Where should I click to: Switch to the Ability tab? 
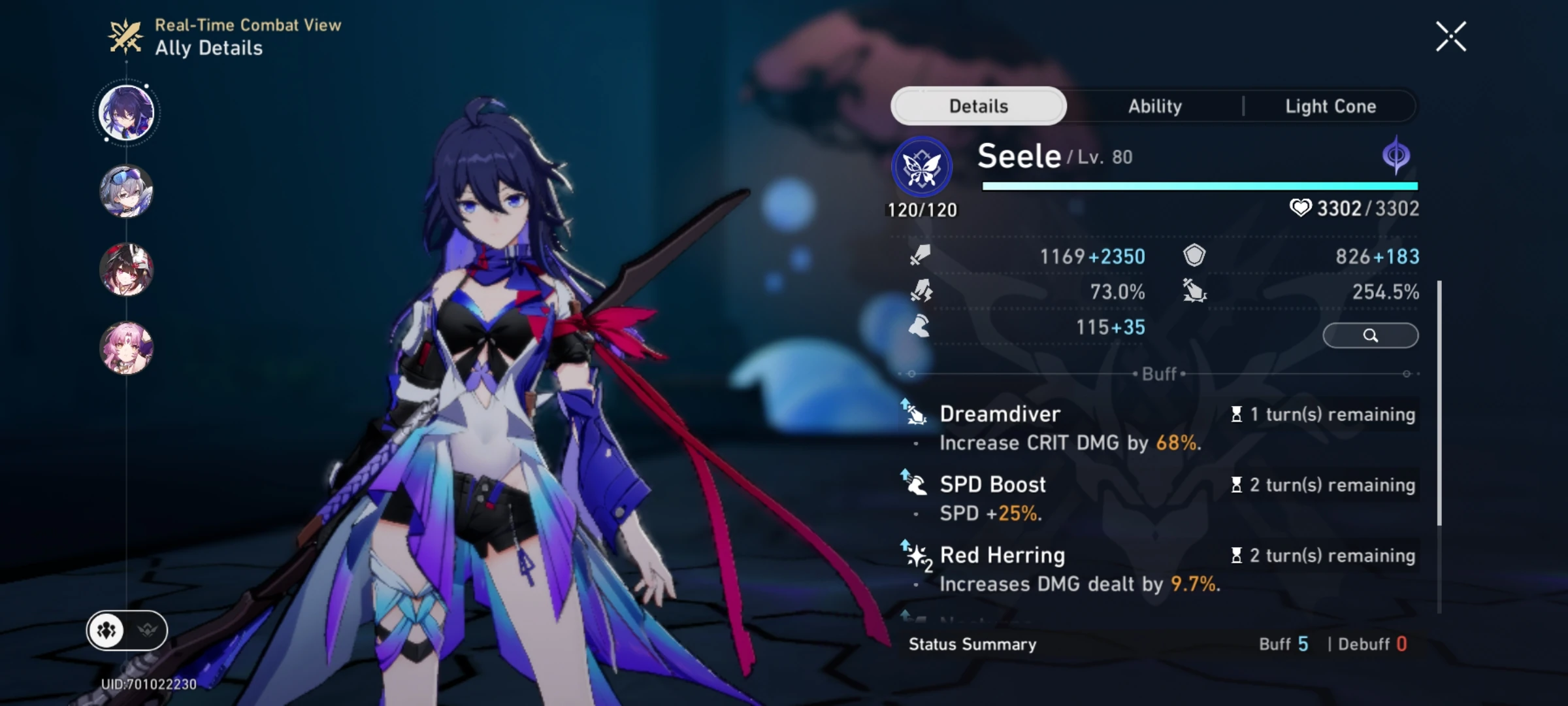click(1154, 106)
